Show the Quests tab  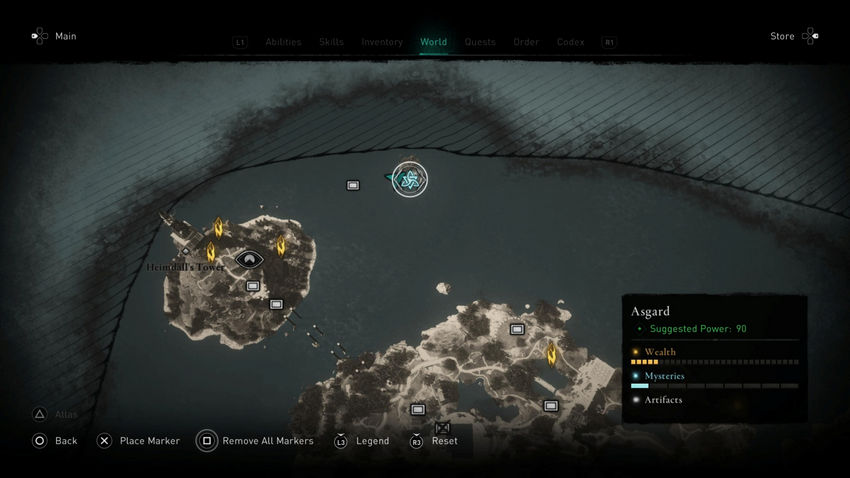(x=480, y=42)
